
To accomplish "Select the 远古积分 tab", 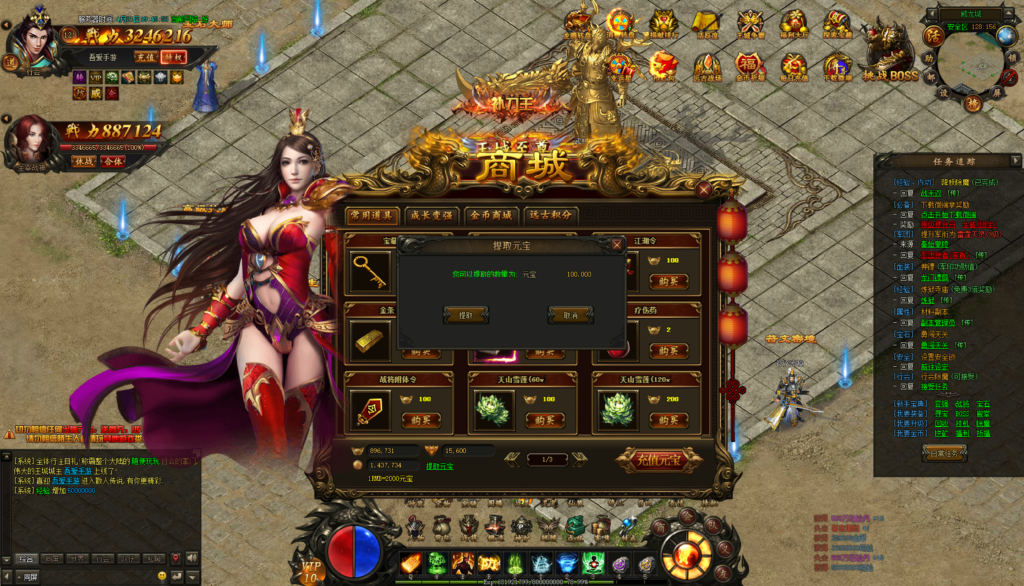I will [x=551, y=215].
